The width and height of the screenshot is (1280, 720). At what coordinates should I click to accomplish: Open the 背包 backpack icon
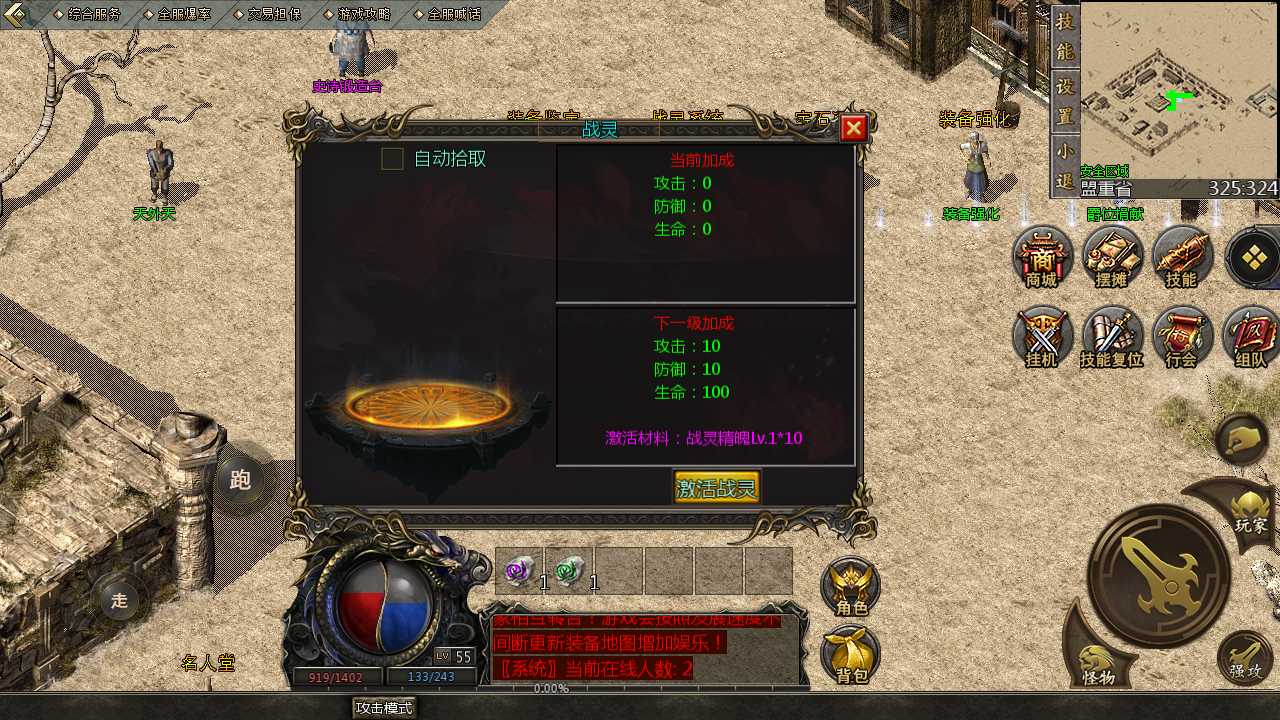[x=850, y=655]
